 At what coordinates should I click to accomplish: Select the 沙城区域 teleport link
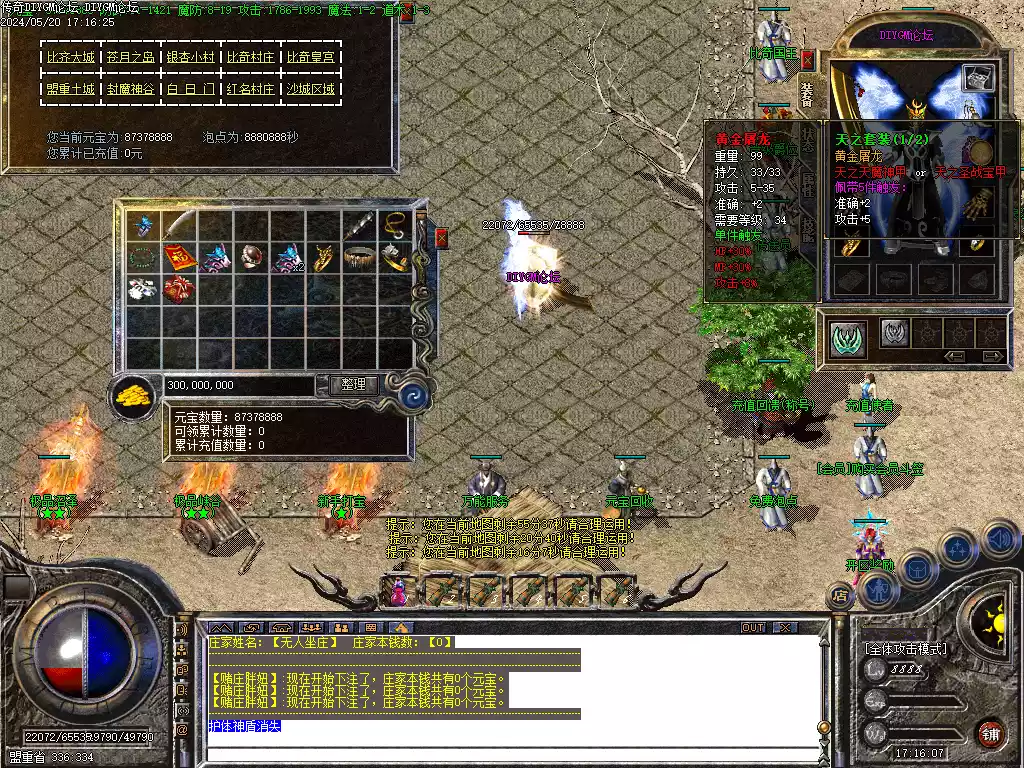pos(311,89)
